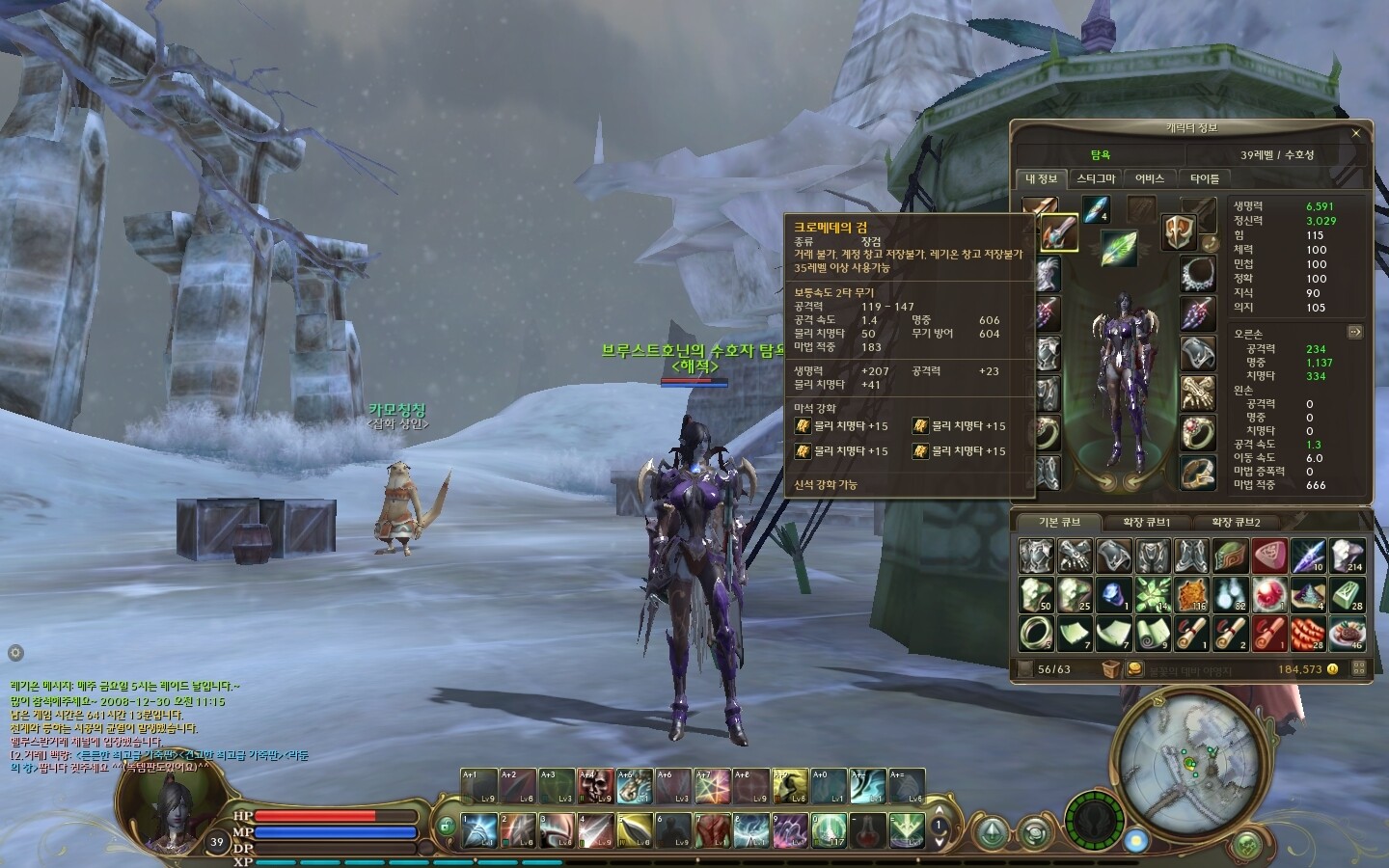Open the chat settings gear
This screenshot has width=1389, height=868.
pos(14,653)
